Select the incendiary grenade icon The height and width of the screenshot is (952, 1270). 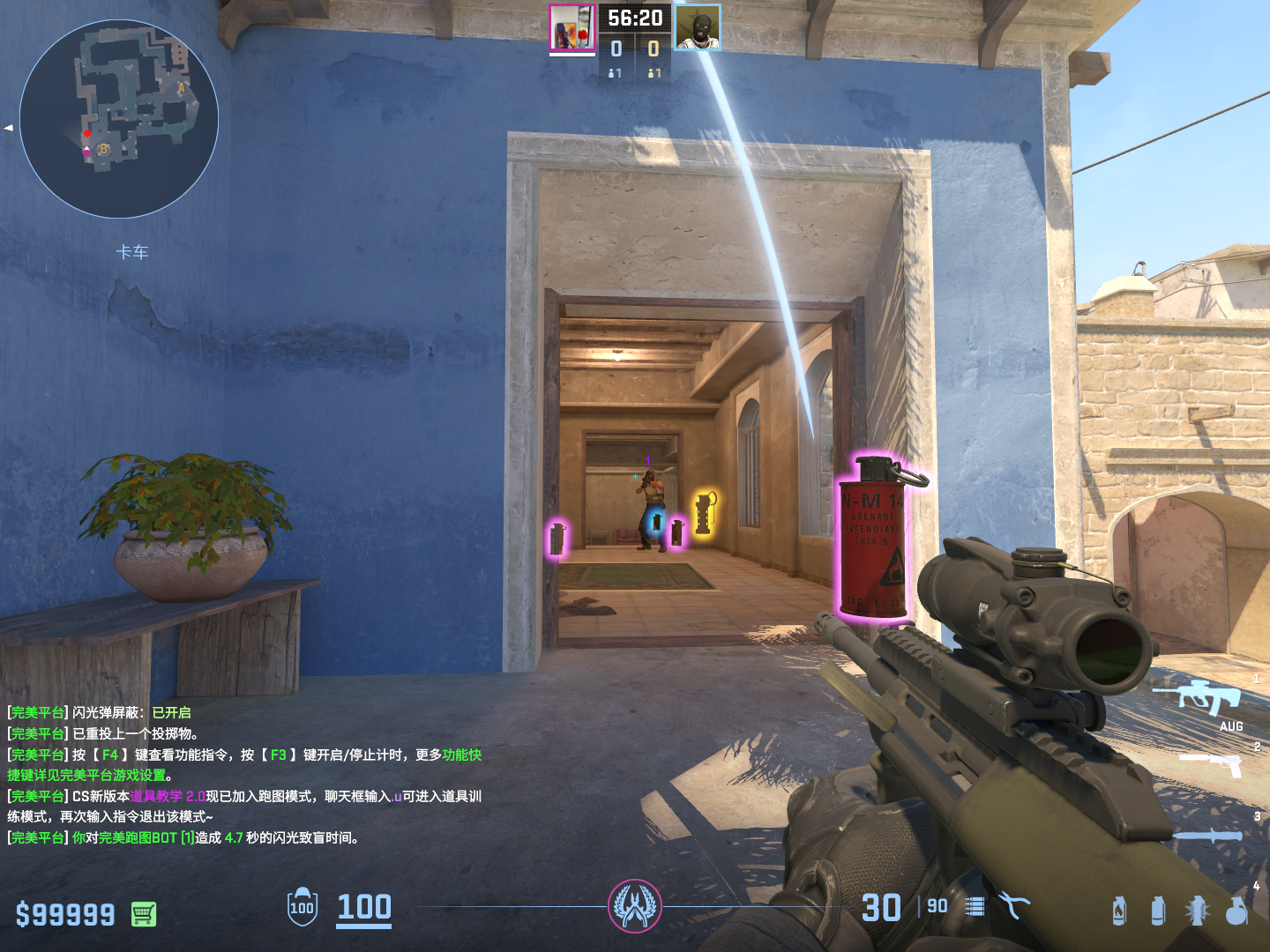[x=1118, y=911]
